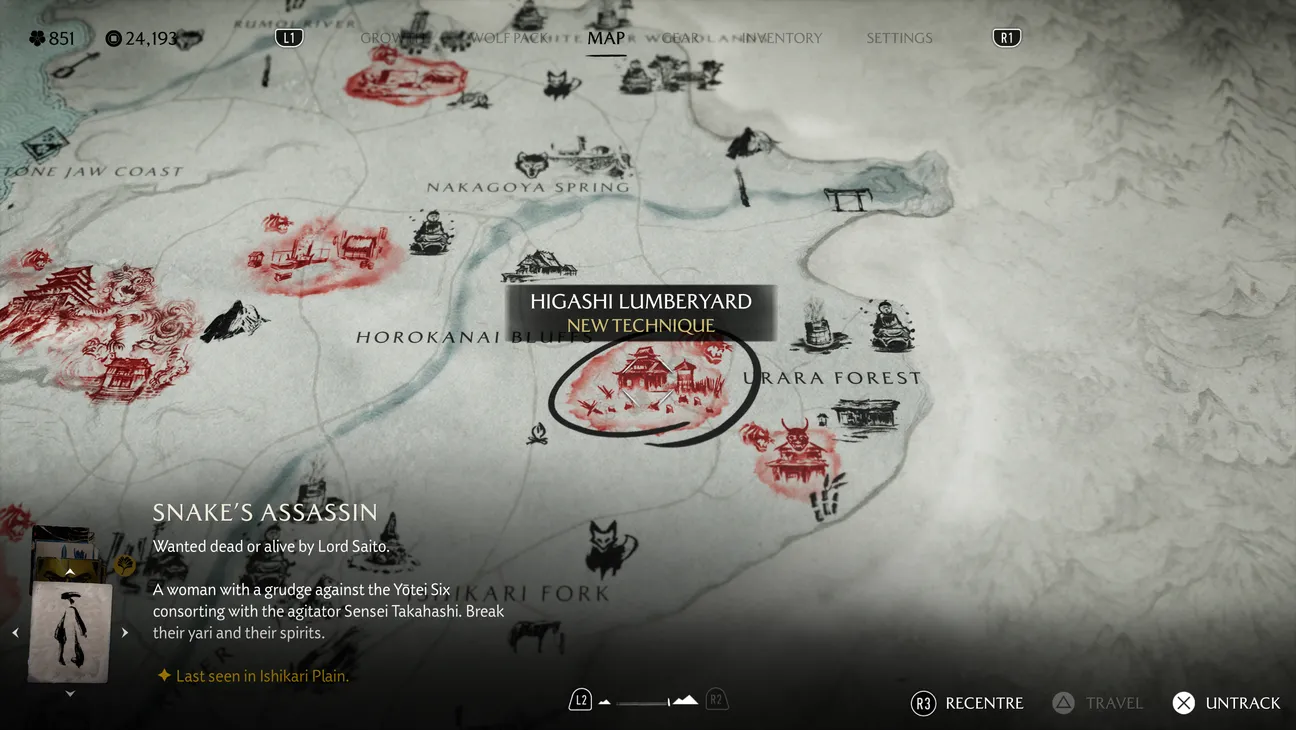Image resolution: width=1296 pixels, height=730 pixels.
Task: Open the Inventory tab
Action: 783,38
